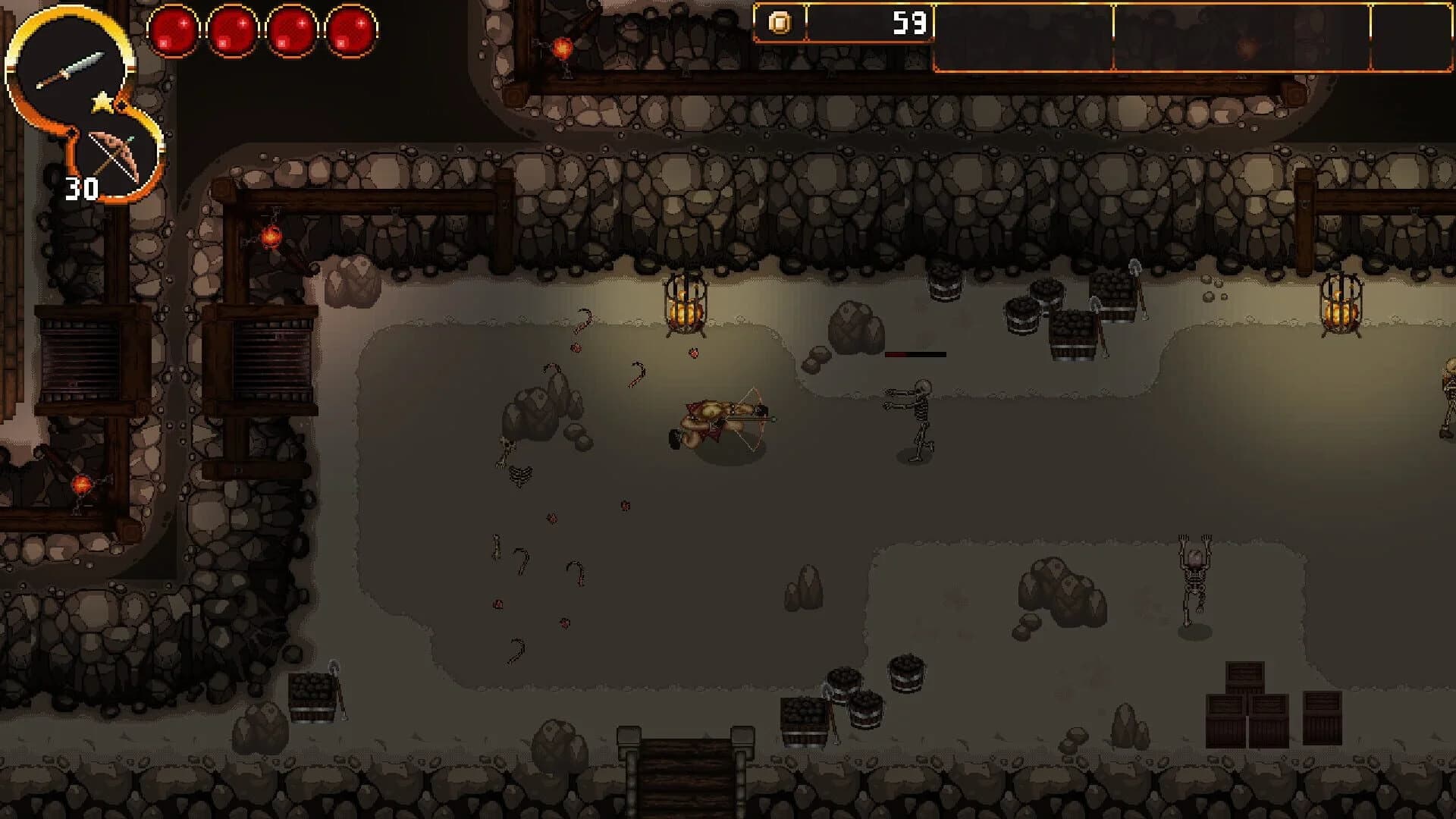Viewport: 1456px width, 819px height.
Task: Click the skeleton's red health bar
Action: tap(915, 354)
